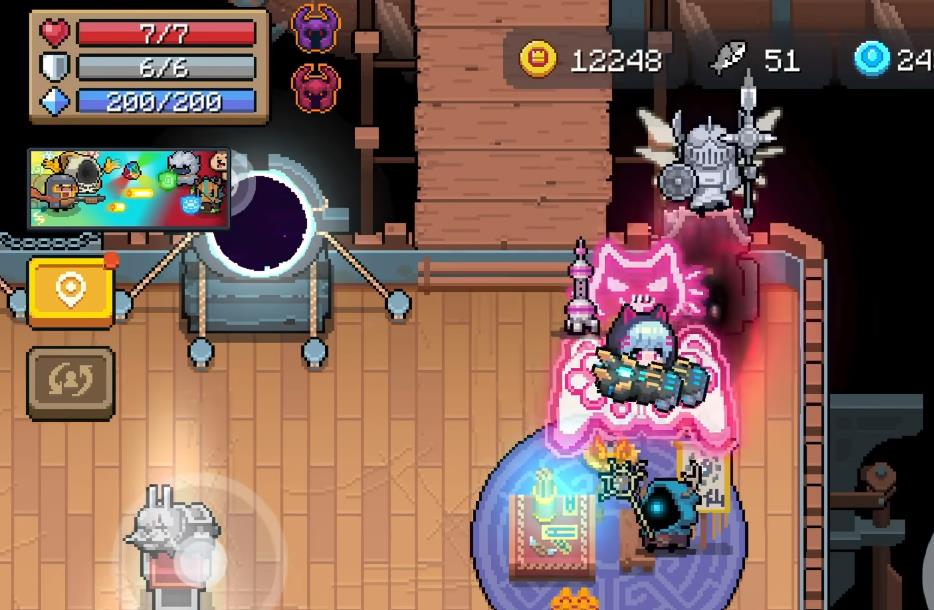Screen dimensions: 934x610
Task: Open the colorful event banner thumbnail
Action: (128, 188)
